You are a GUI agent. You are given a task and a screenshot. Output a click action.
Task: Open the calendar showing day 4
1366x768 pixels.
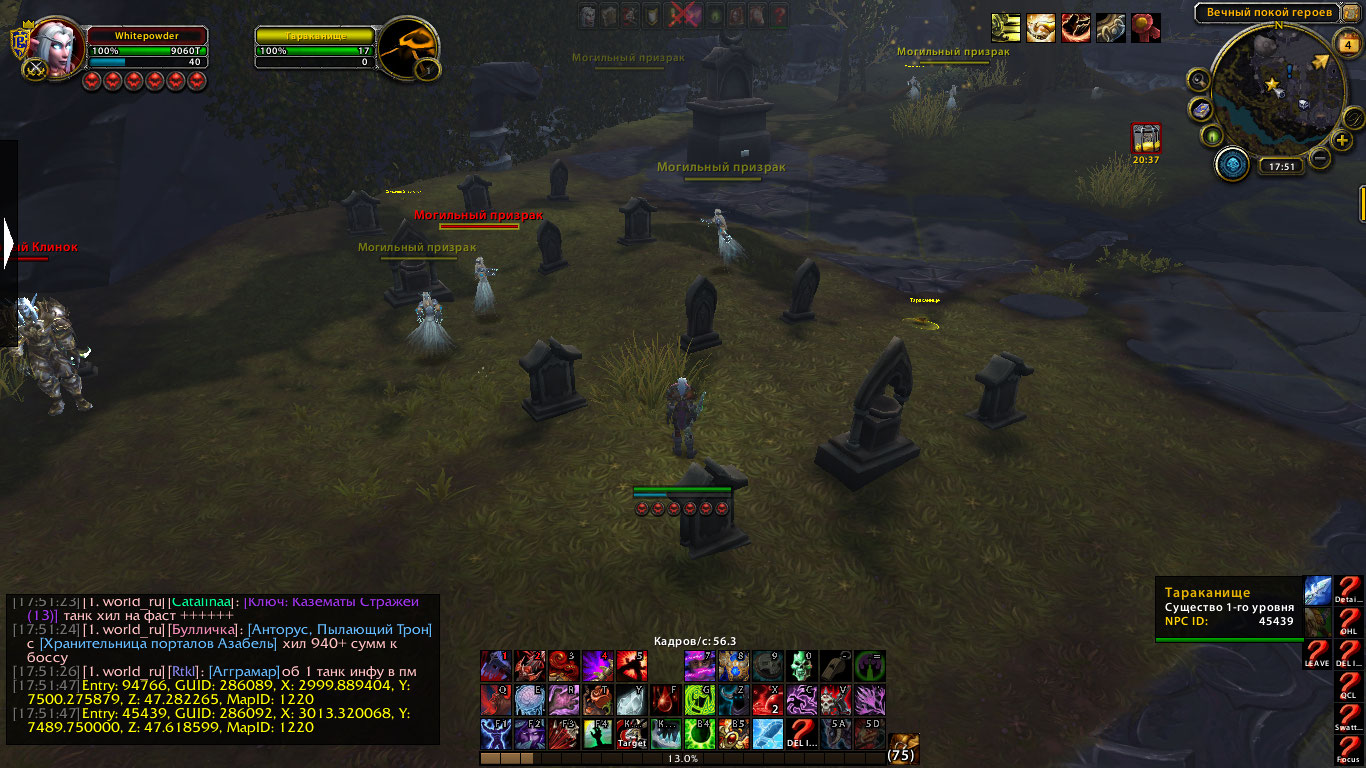coord(1345,42)
